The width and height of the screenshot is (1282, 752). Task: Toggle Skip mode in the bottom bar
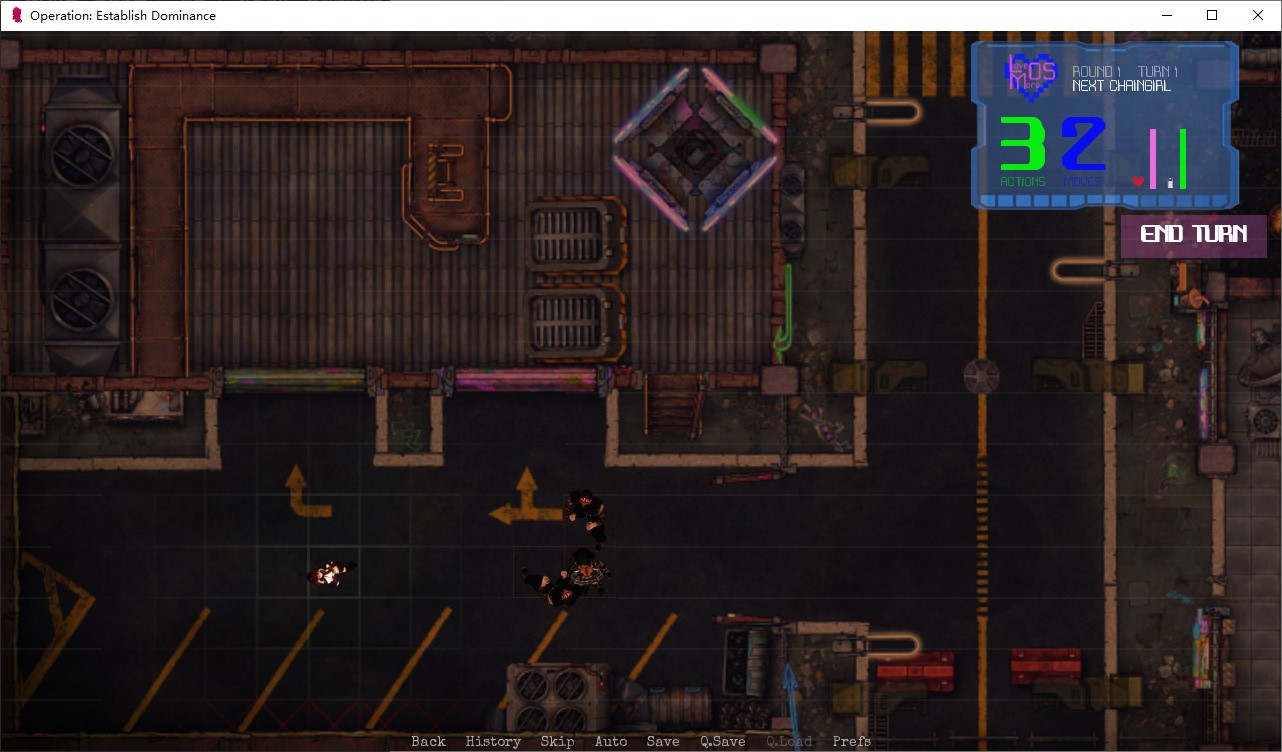coord(557,740)
